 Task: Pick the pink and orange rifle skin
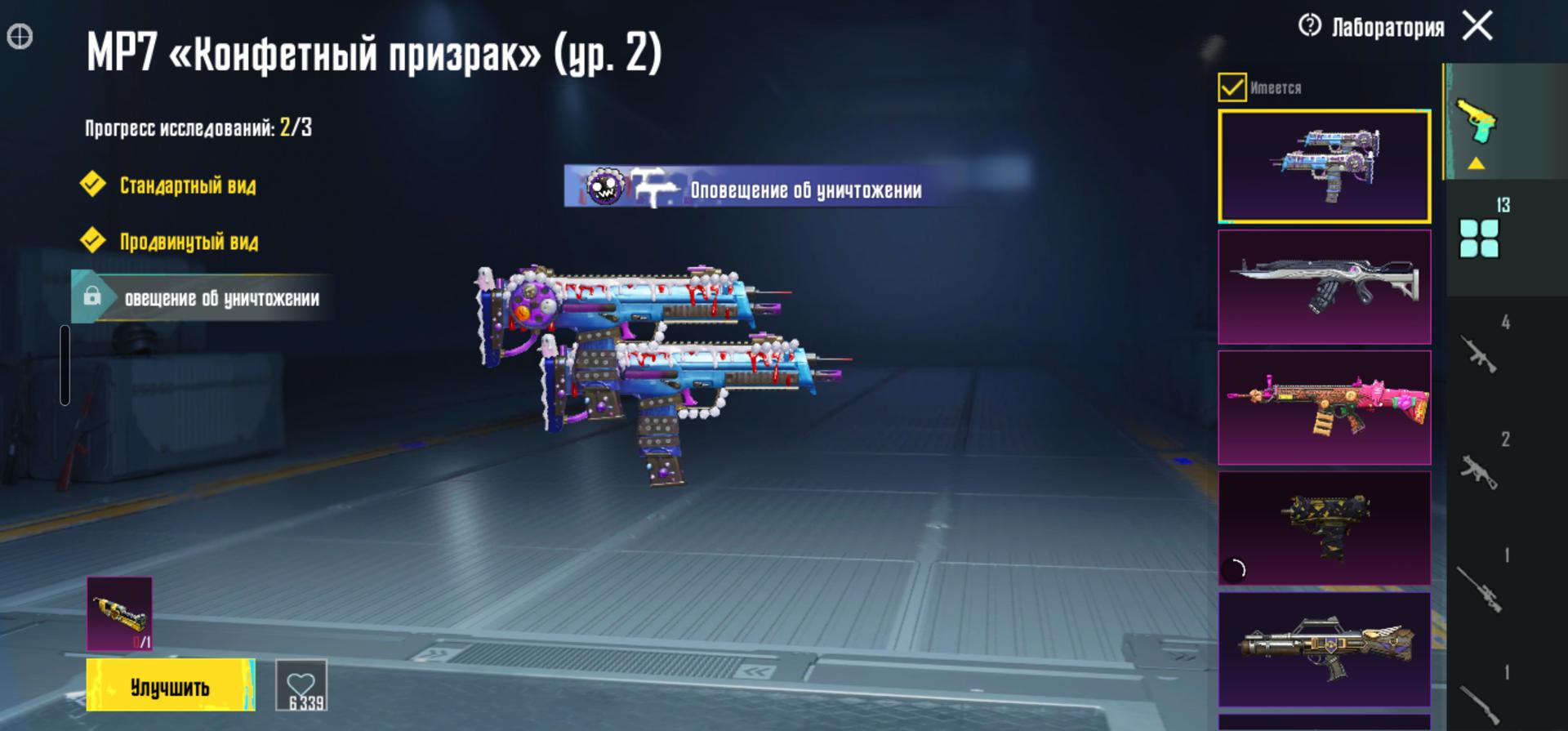(1324, 408)
